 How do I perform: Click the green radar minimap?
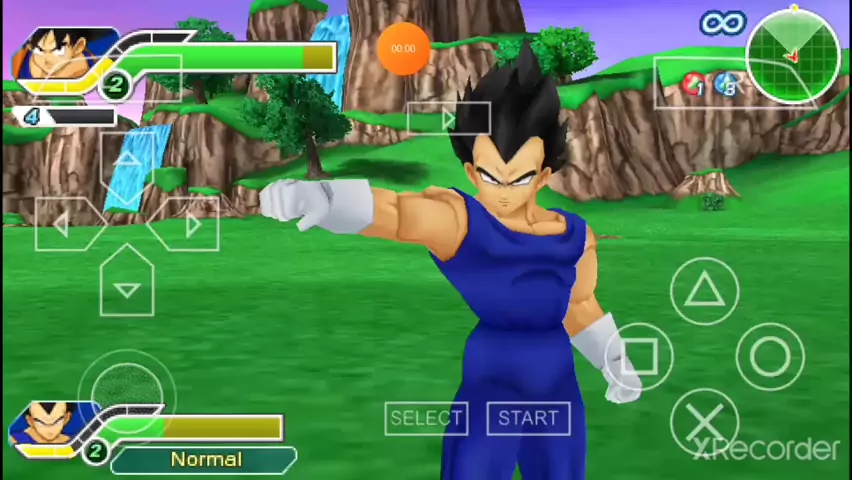coord(793,57)
